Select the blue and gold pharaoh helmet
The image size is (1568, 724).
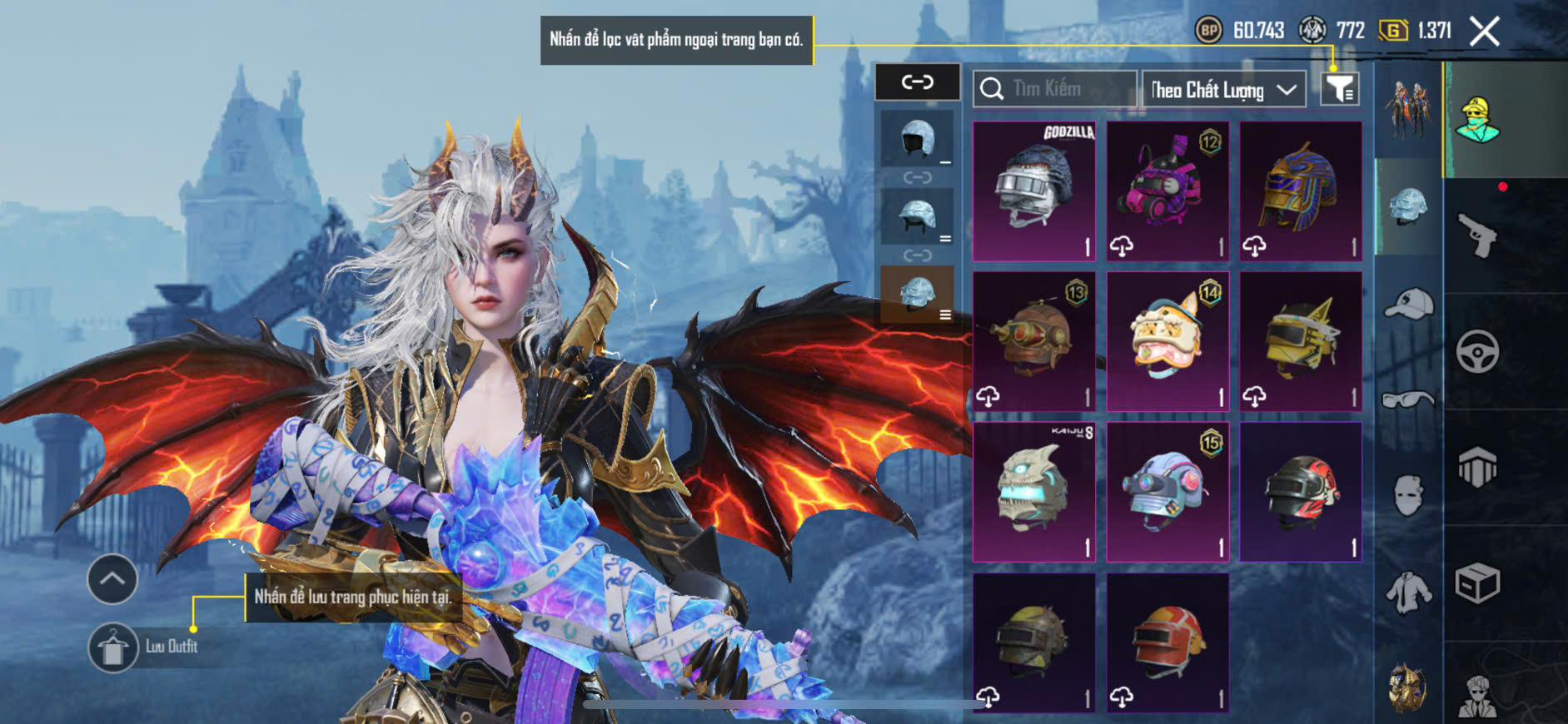(x=1301, y=191)
